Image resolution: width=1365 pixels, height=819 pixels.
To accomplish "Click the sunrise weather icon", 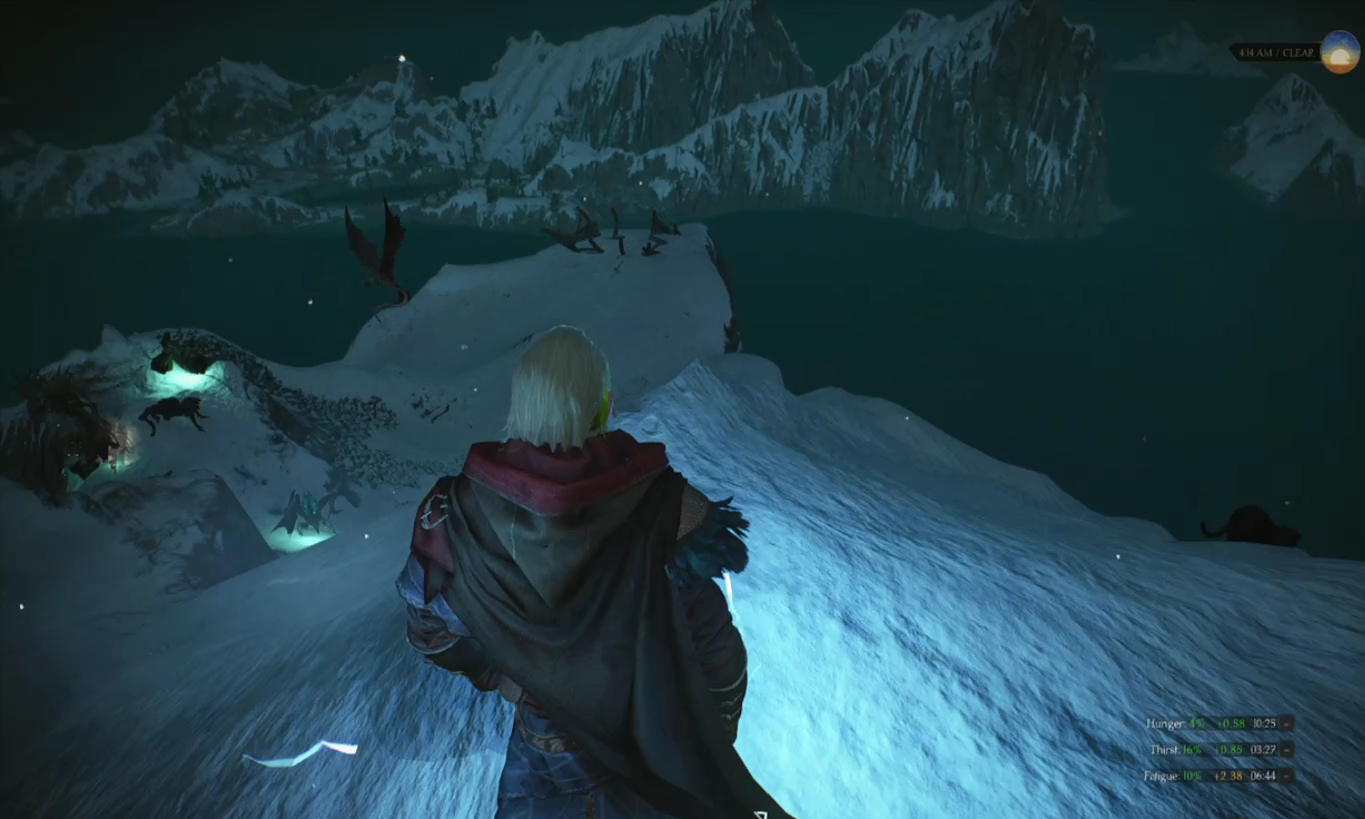I will 1340,52.
